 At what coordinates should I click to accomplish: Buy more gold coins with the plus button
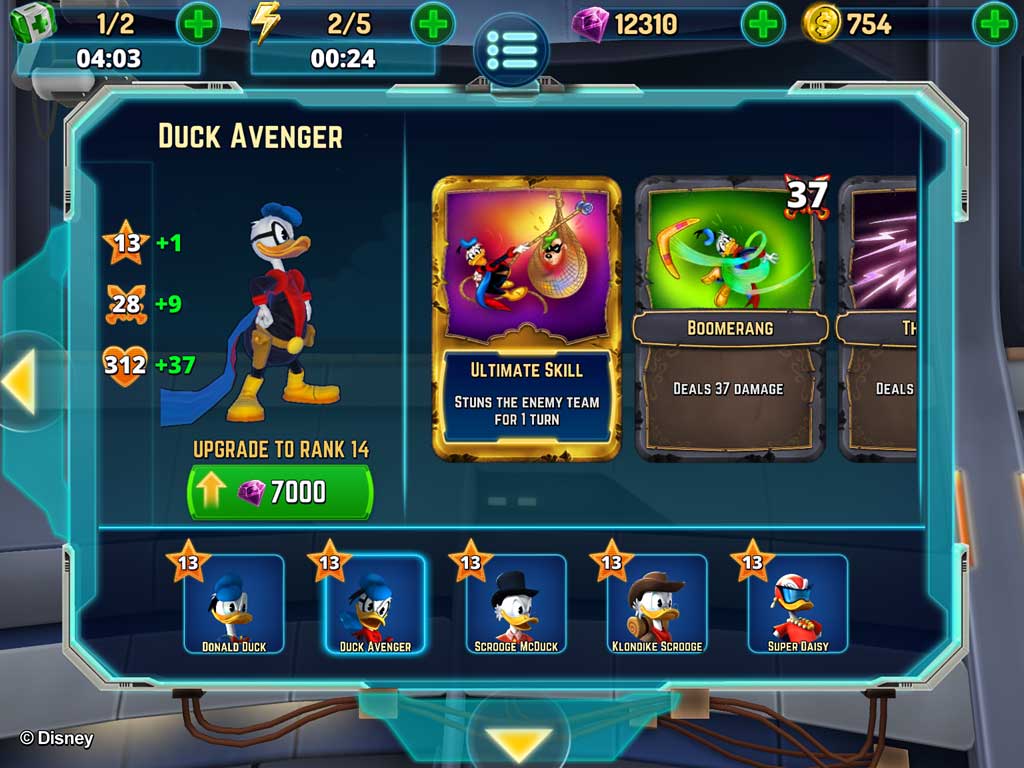(995, 24)
